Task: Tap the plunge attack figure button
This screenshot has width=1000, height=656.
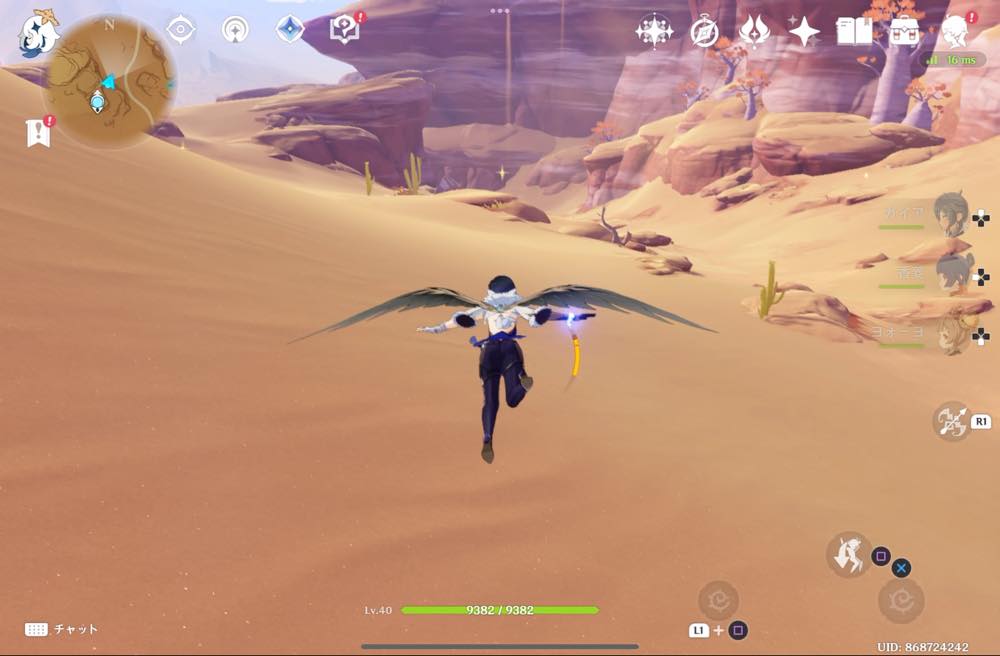Action: pyautogui.click(x=848, y=553)
